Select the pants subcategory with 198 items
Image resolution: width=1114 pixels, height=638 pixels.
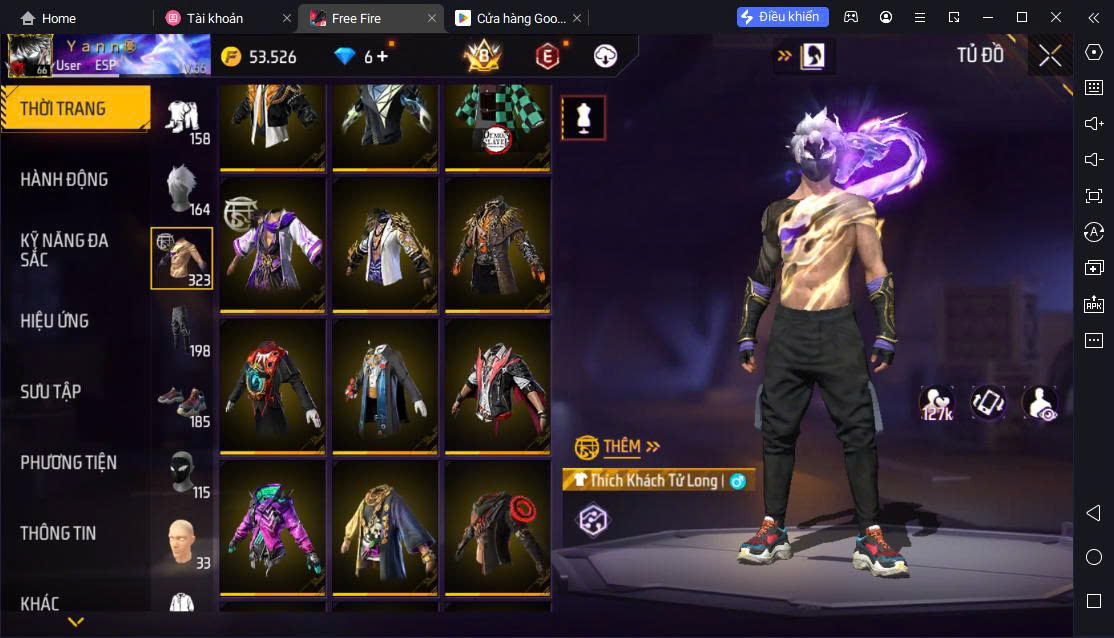pos(181,329)
